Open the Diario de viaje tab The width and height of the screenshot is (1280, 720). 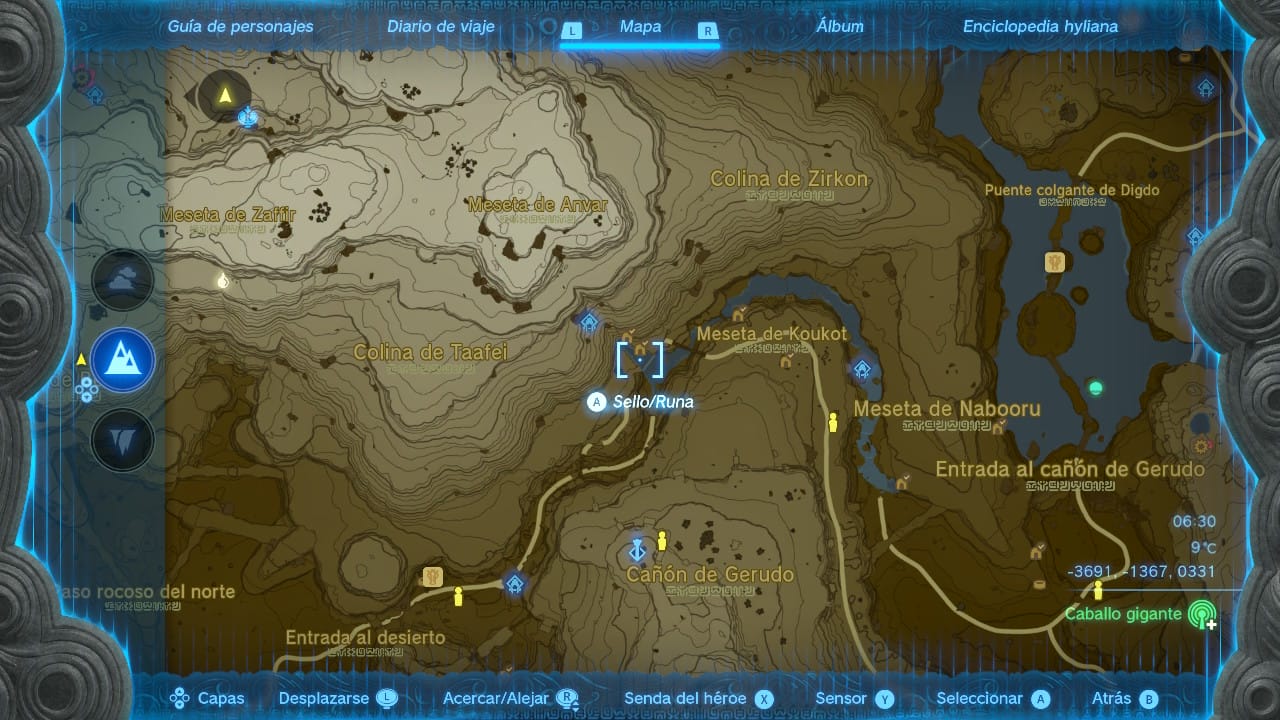[x=441, y=27]
